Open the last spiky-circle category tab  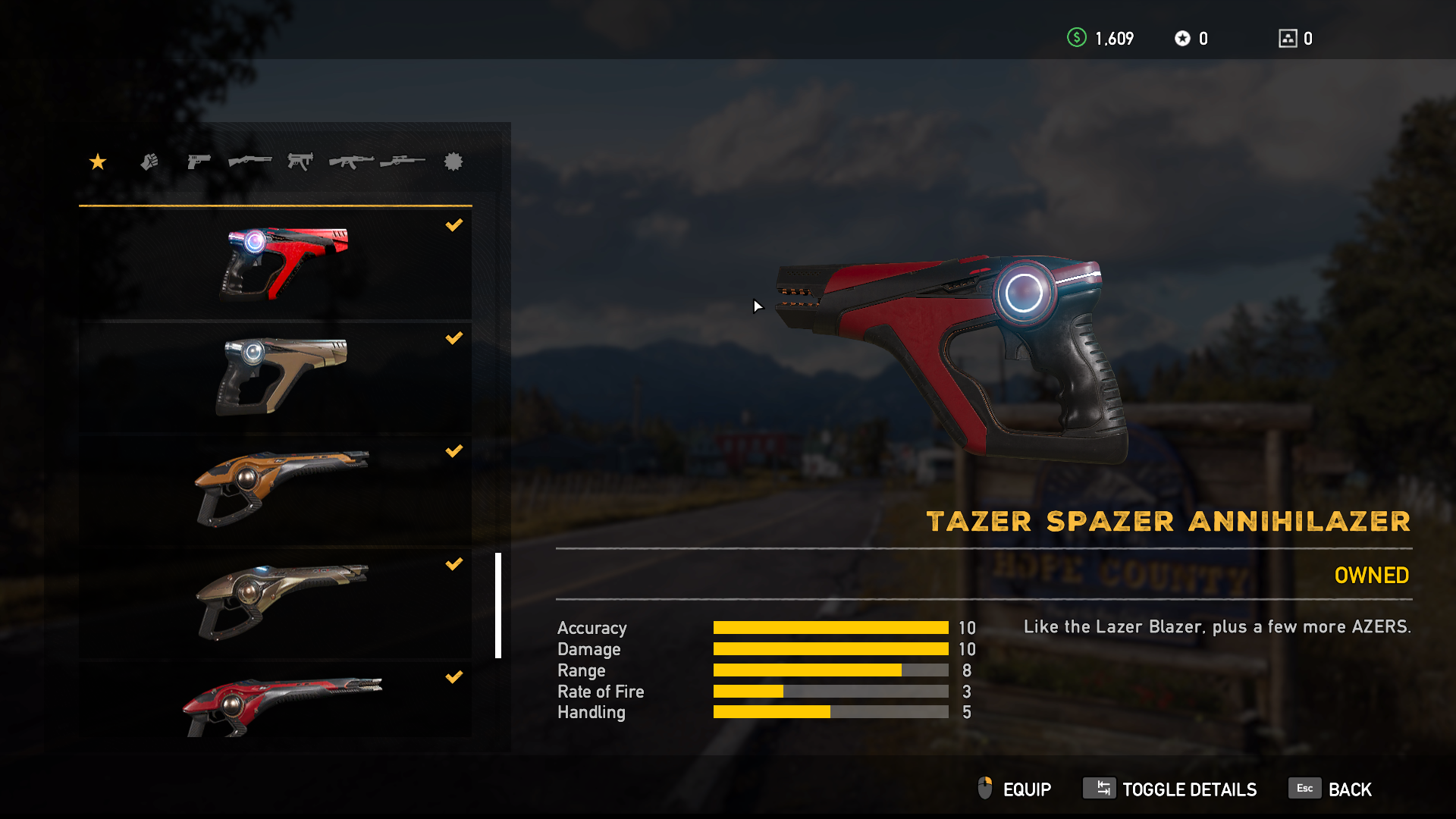click(453, 162)
